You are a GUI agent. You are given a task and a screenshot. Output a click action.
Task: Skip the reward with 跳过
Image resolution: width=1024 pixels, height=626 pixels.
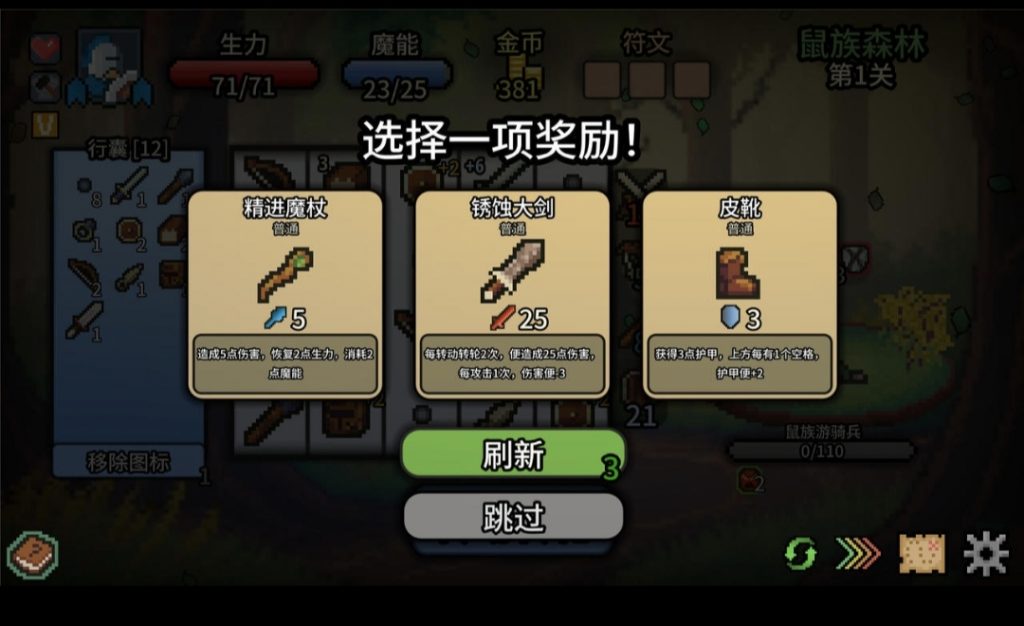tap(513, 517)
